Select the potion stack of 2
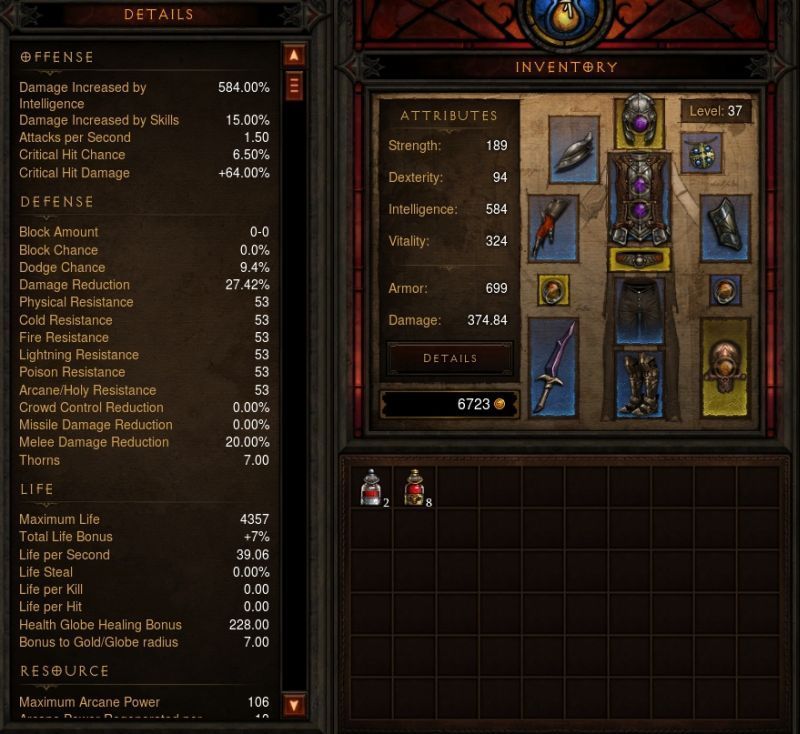This screenshot has width=800, height=734. [x=371, y=488]
